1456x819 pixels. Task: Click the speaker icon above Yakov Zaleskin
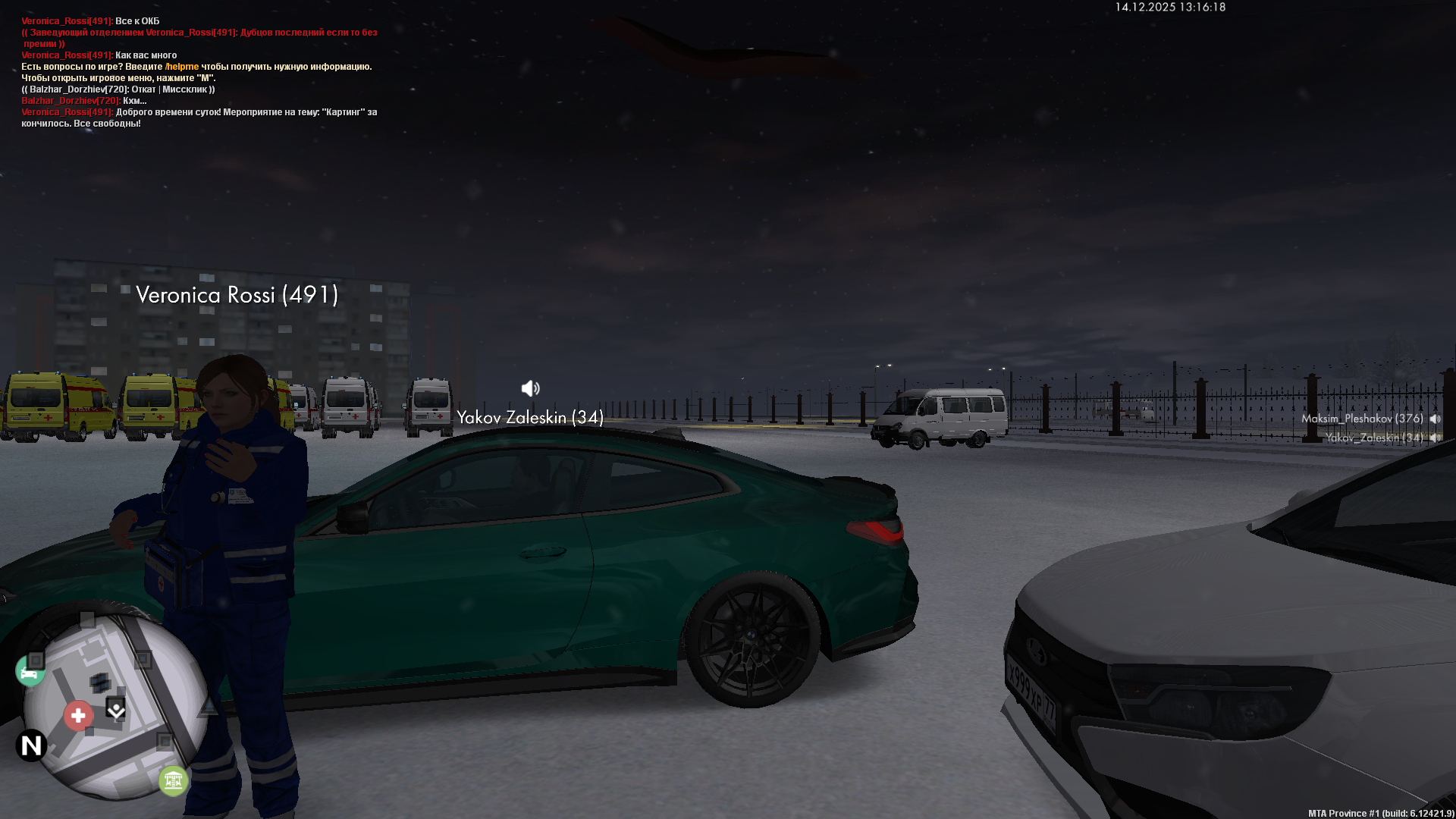[x=530, y=388]
